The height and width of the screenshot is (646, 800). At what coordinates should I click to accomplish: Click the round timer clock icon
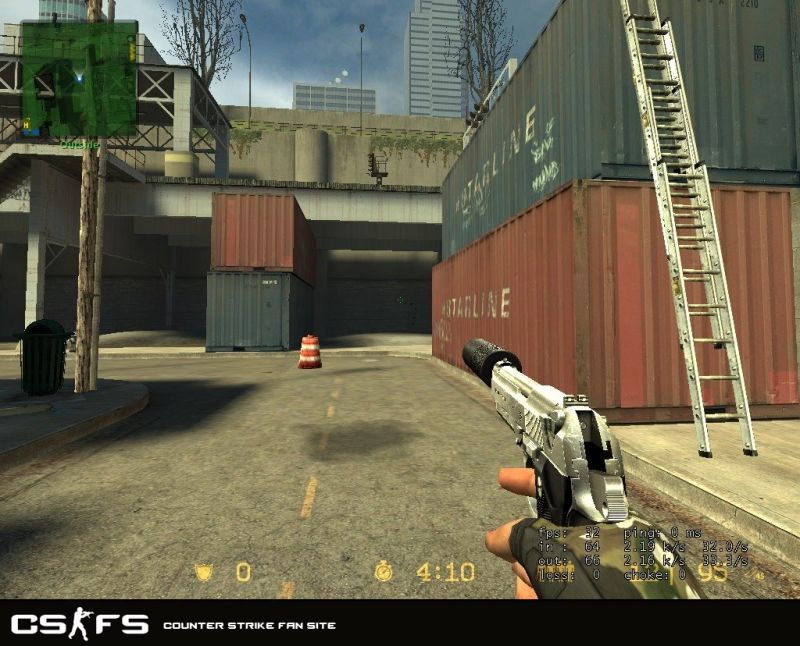coord(384,572)
